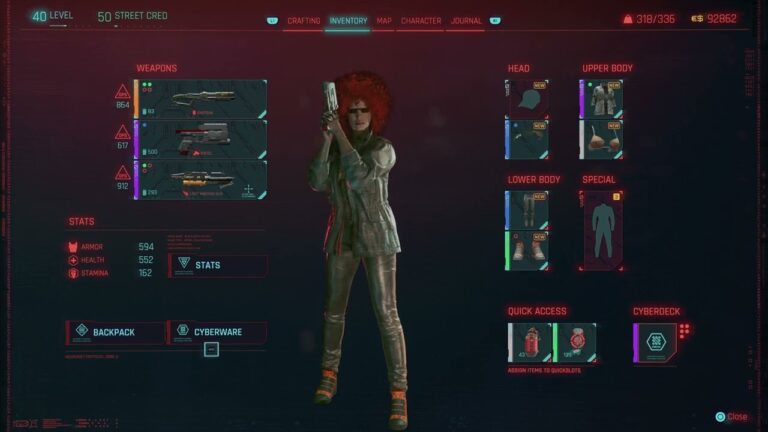
Task: Choose the boots slot under Lower Body
Action: (x=528, y=251)
